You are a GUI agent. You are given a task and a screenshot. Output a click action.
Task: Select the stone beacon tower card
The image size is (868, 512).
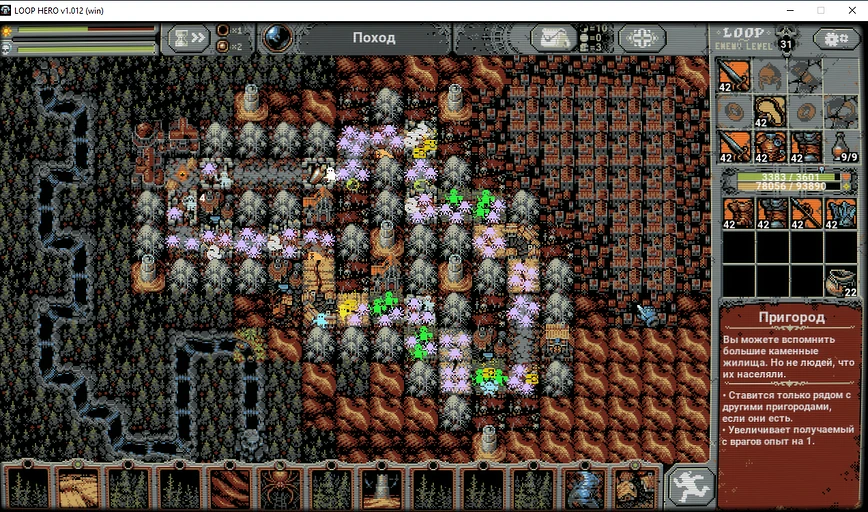coord(381,488)
